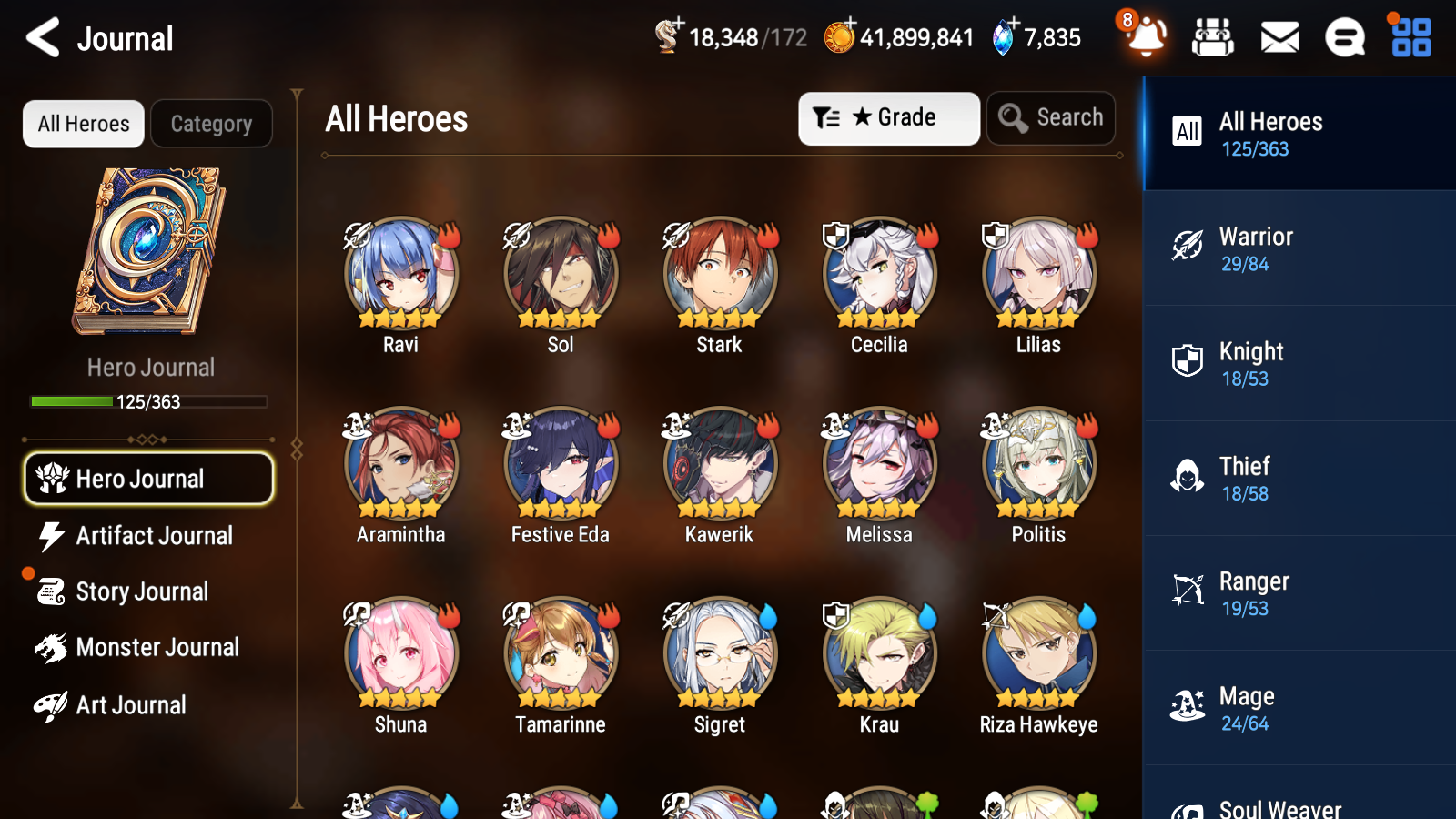Open the inventory chest icon
Viewport: 1456px width, 819px height.
[1213, 37]
